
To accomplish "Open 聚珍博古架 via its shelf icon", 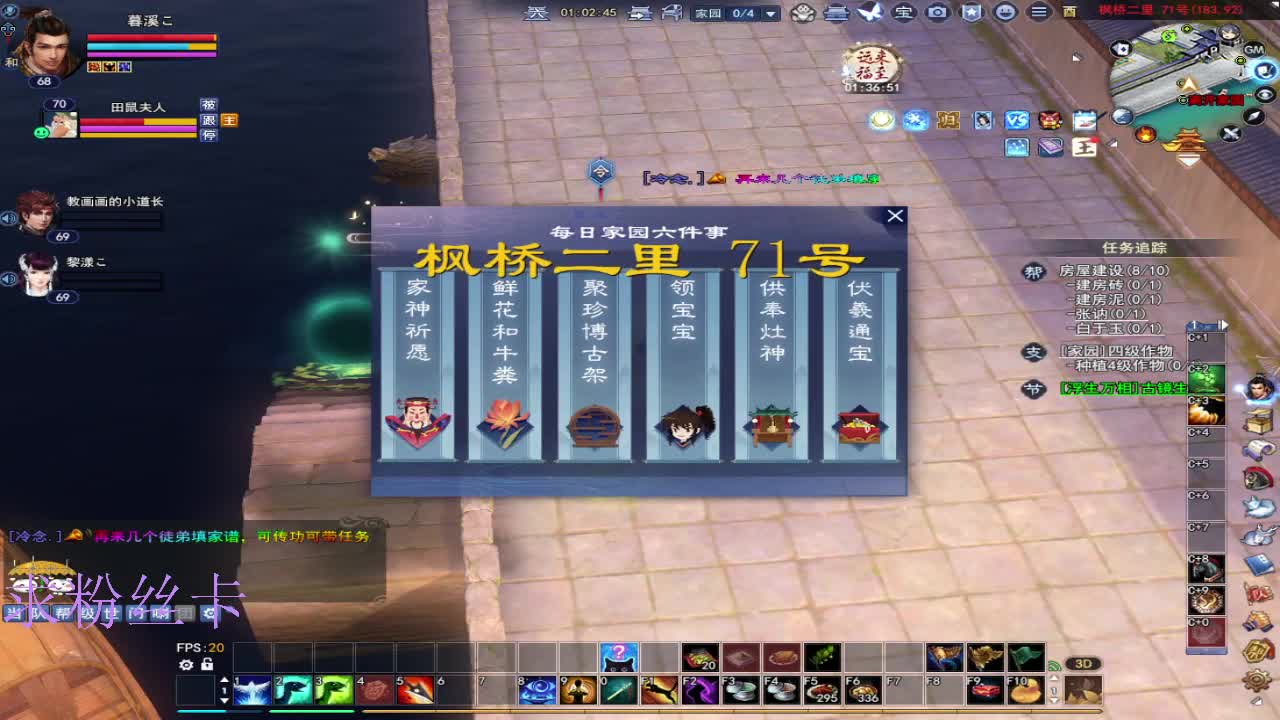I will click(594, 424).
